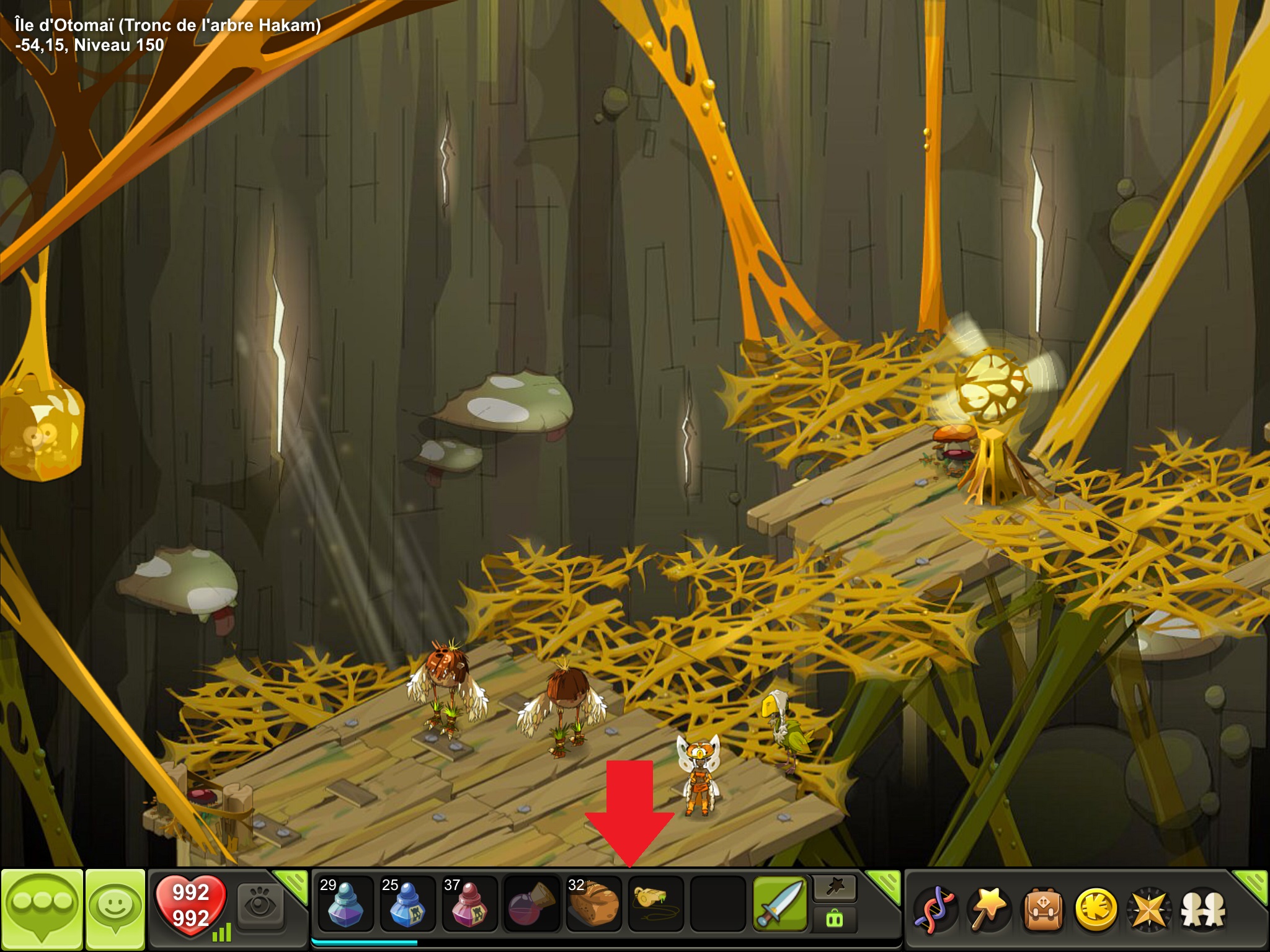Activate the green sword weapon attack
Screen dimensions: 1270x952
click(x=780, y=904)
